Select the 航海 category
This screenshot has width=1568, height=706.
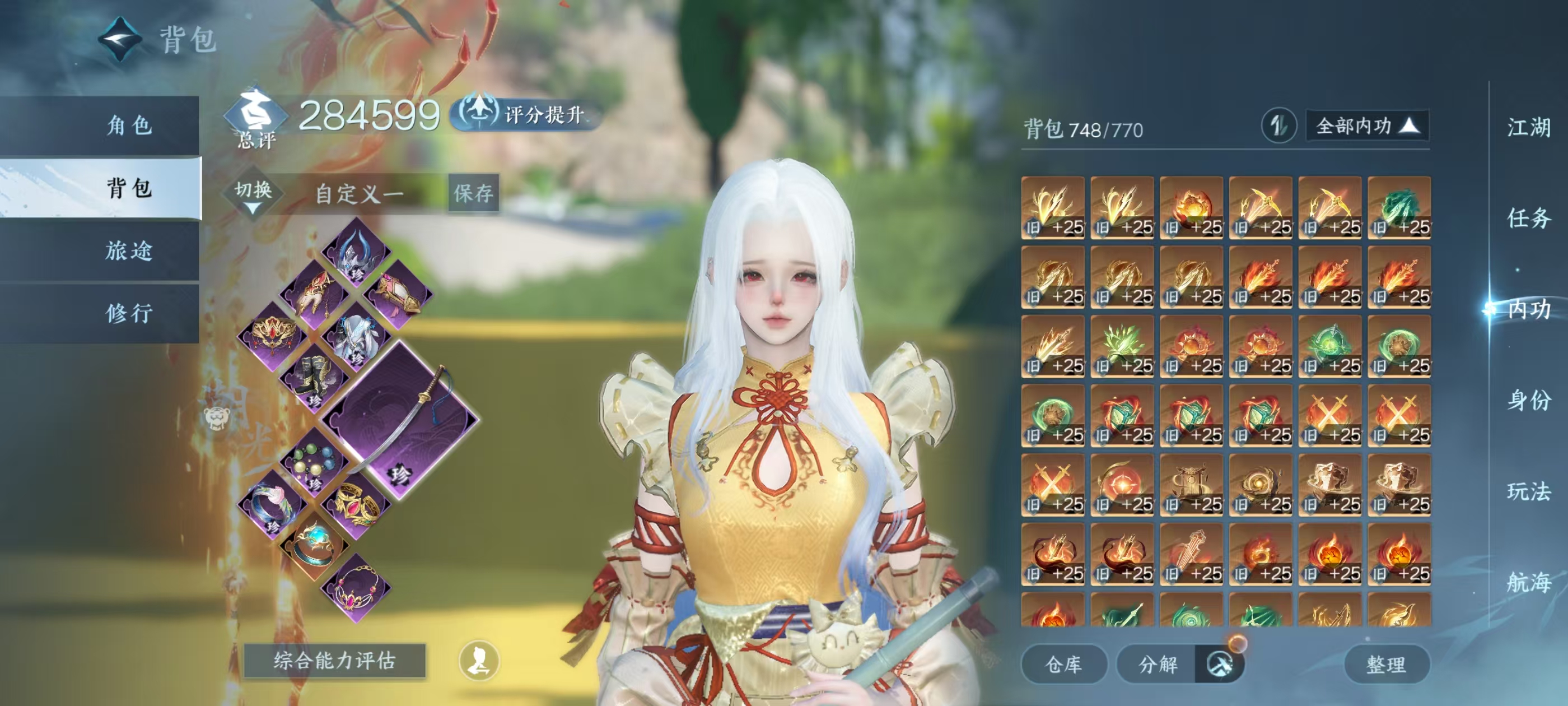click(1528, 582)
